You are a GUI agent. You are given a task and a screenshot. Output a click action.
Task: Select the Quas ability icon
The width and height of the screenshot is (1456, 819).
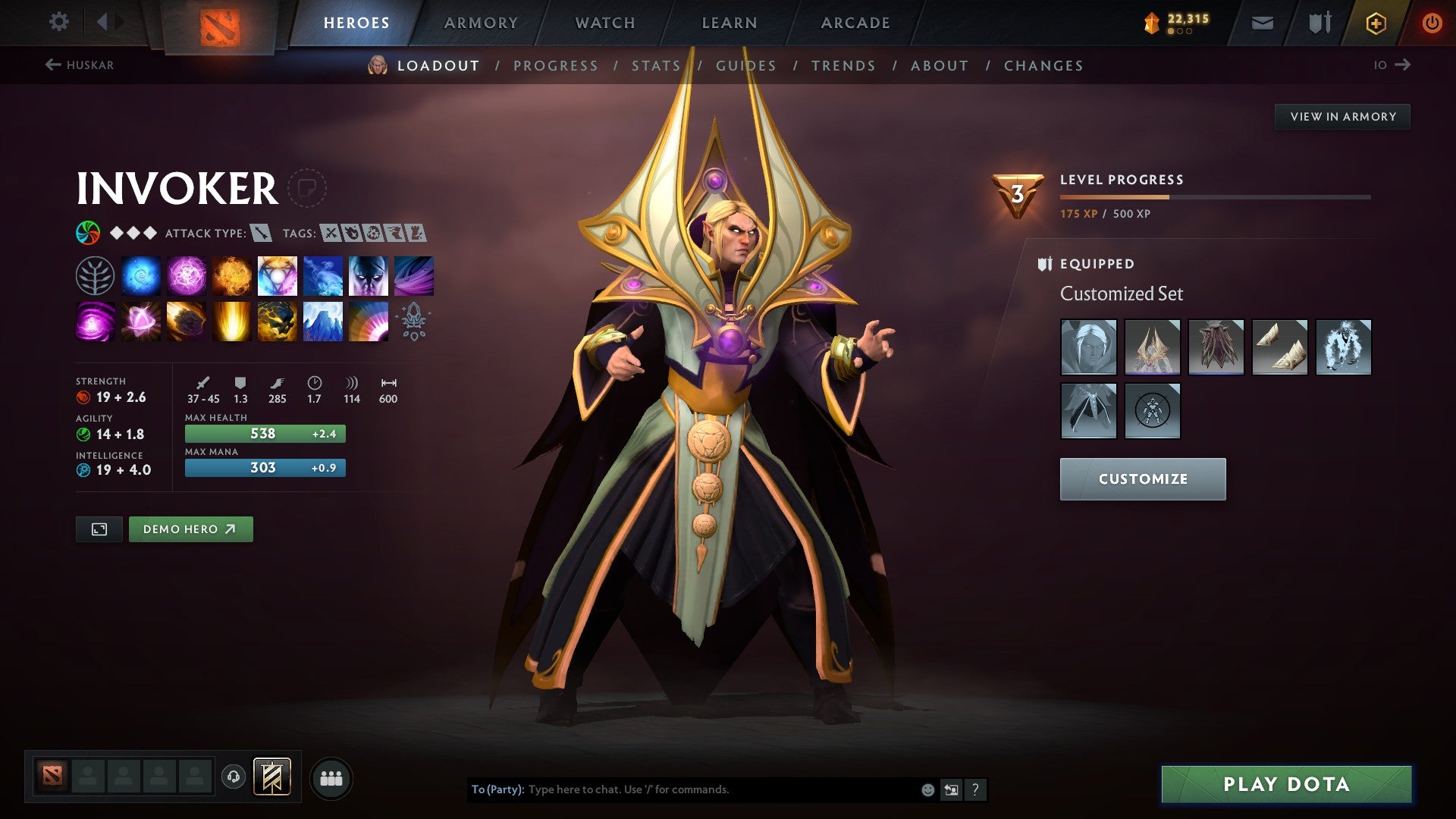141,275
